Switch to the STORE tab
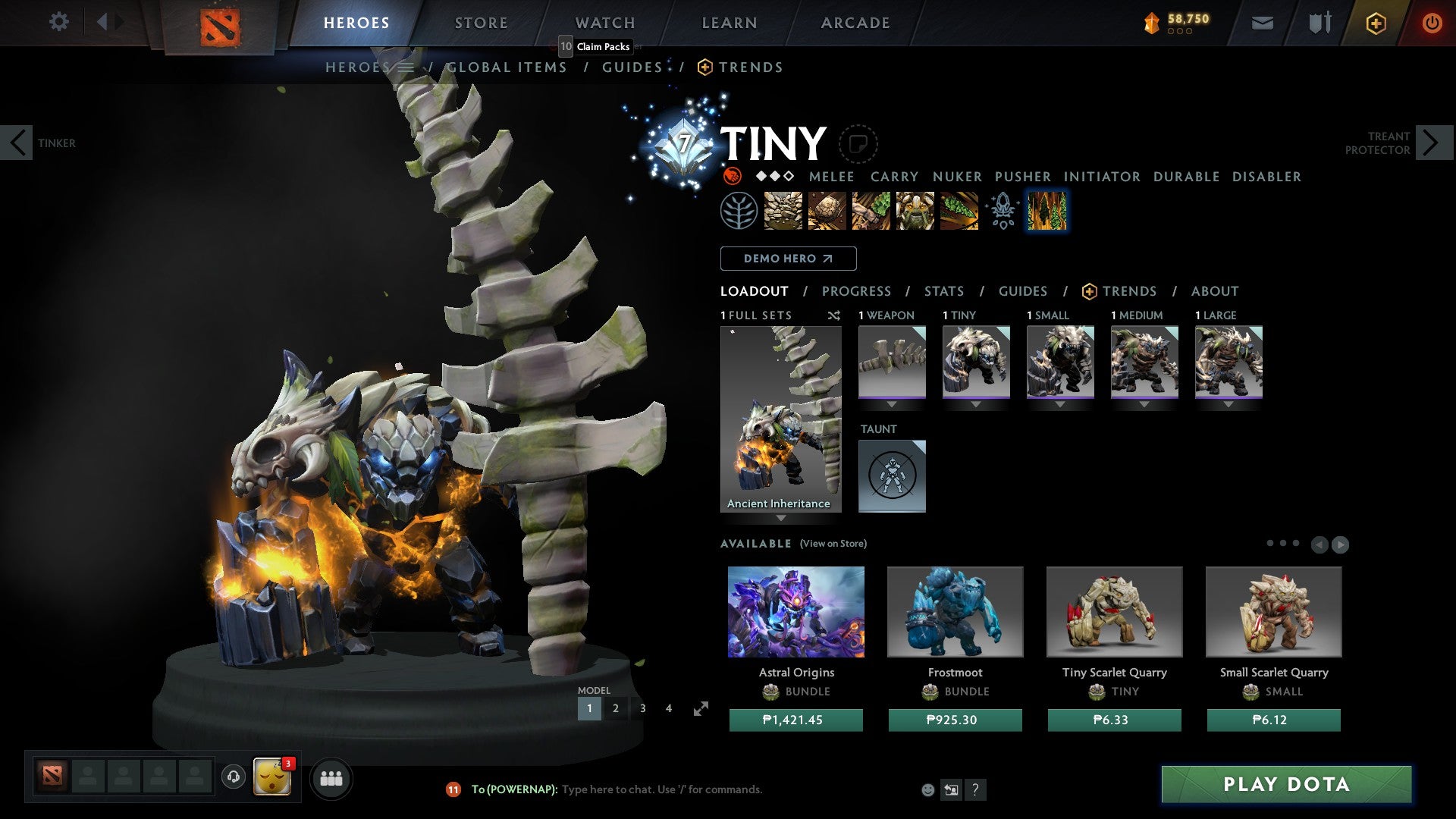The image size is (1456, 819). coord(481,22)
